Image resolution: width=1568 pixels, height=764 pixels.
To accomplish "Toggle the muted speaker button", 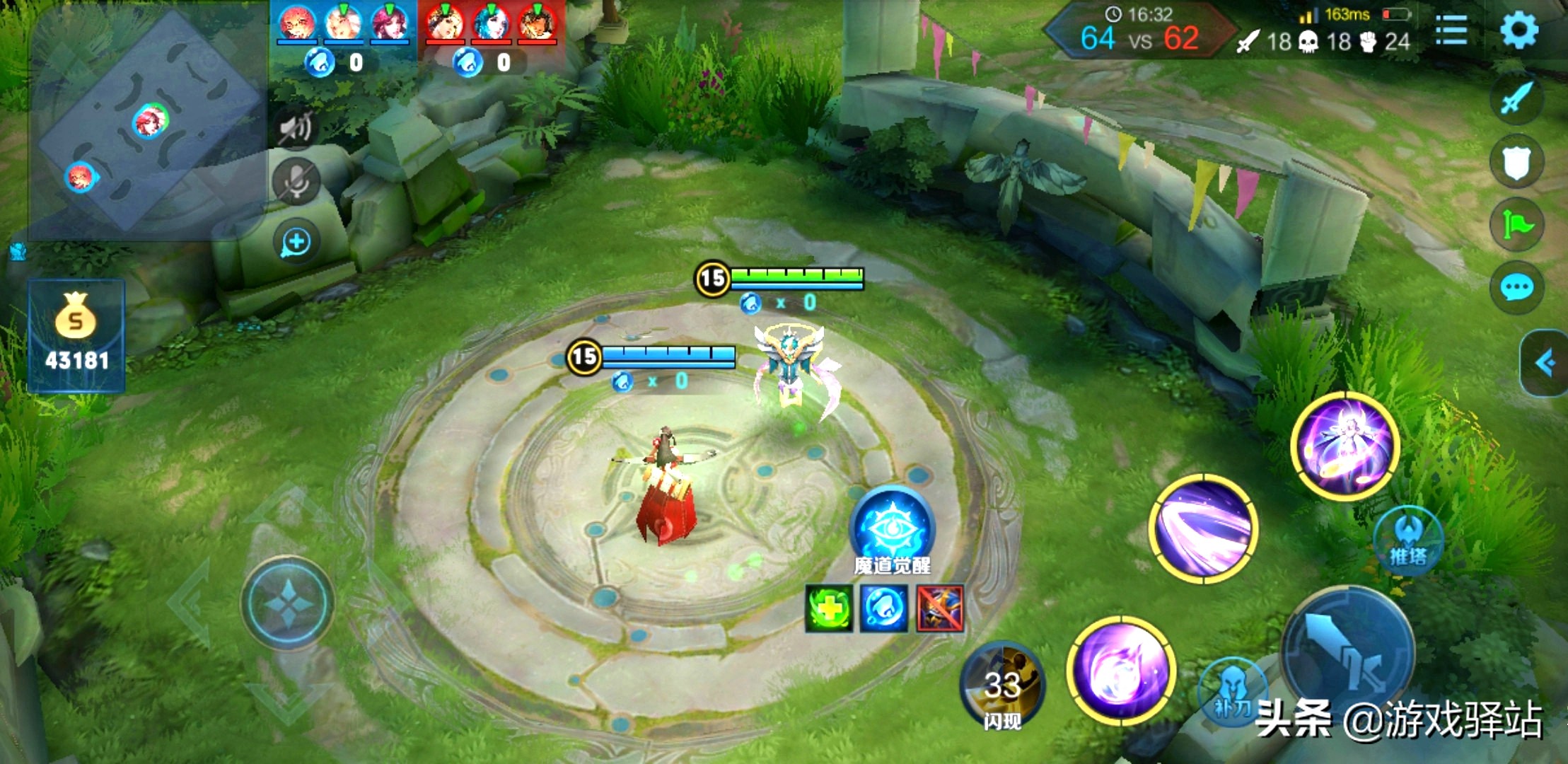I will 296,129.
